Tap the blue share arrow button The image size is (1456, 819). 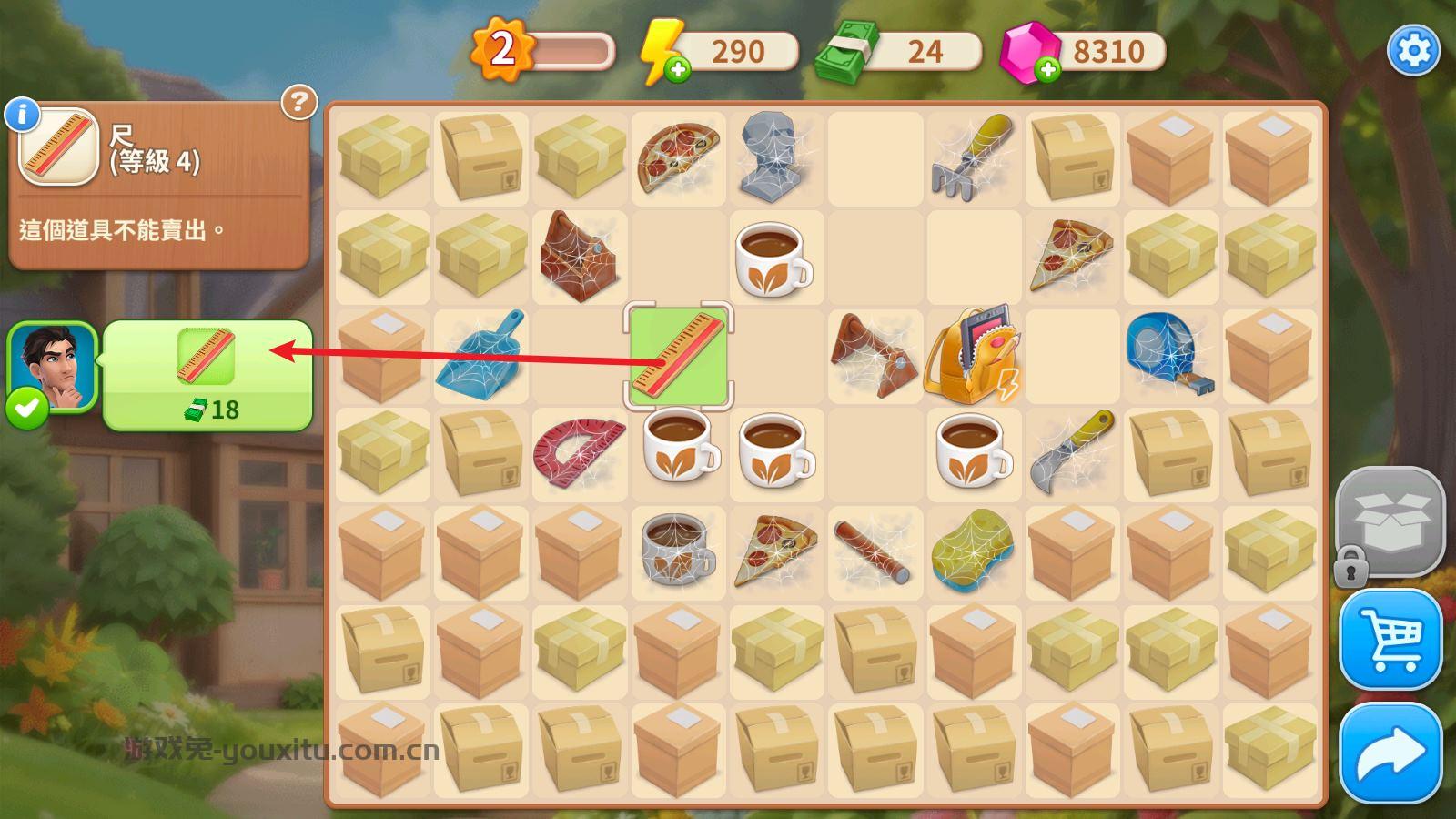(1390, 753)
